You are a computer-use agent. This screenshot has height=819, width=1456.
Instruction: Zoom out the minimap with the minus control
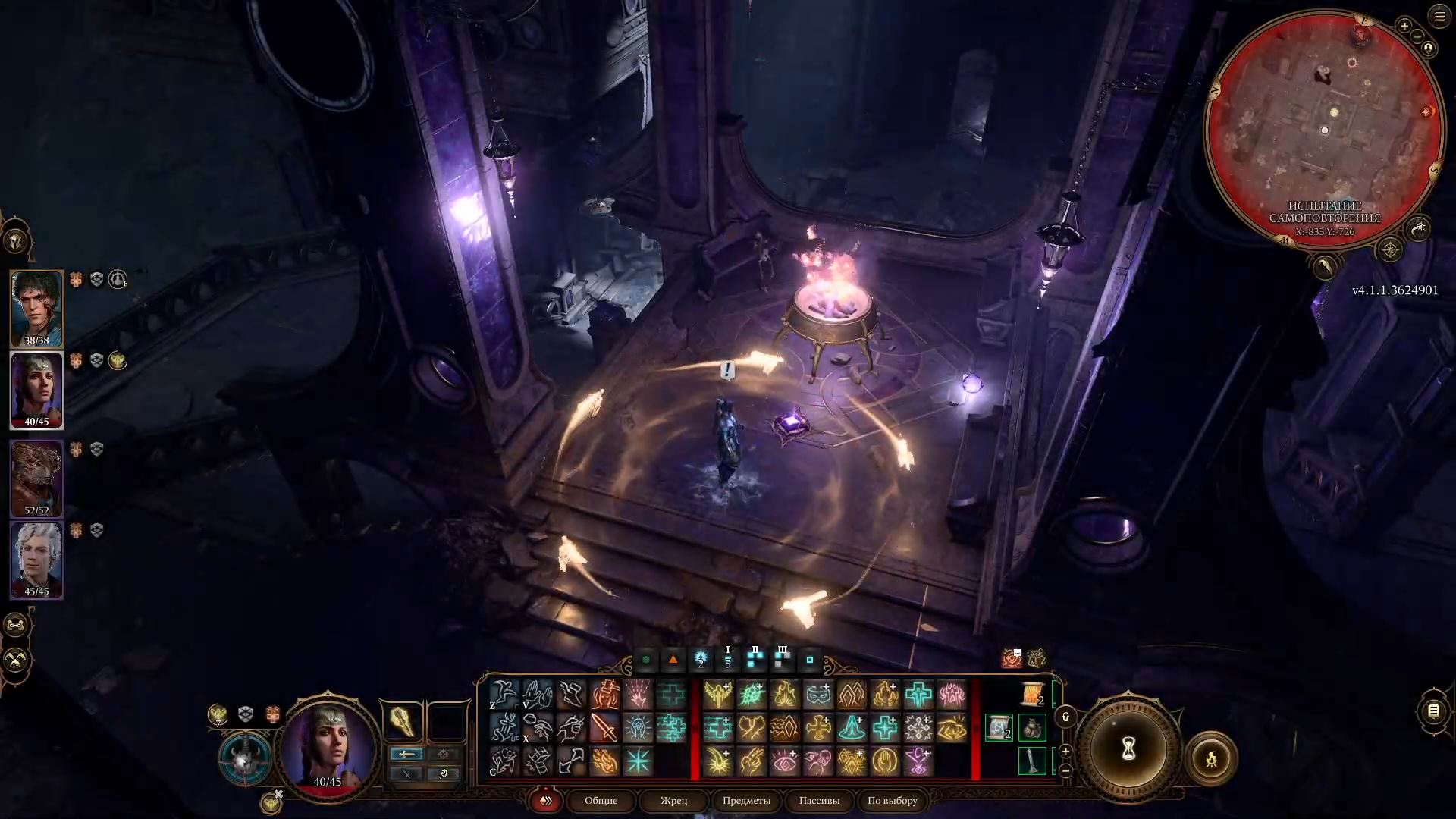coord(1417,36)
